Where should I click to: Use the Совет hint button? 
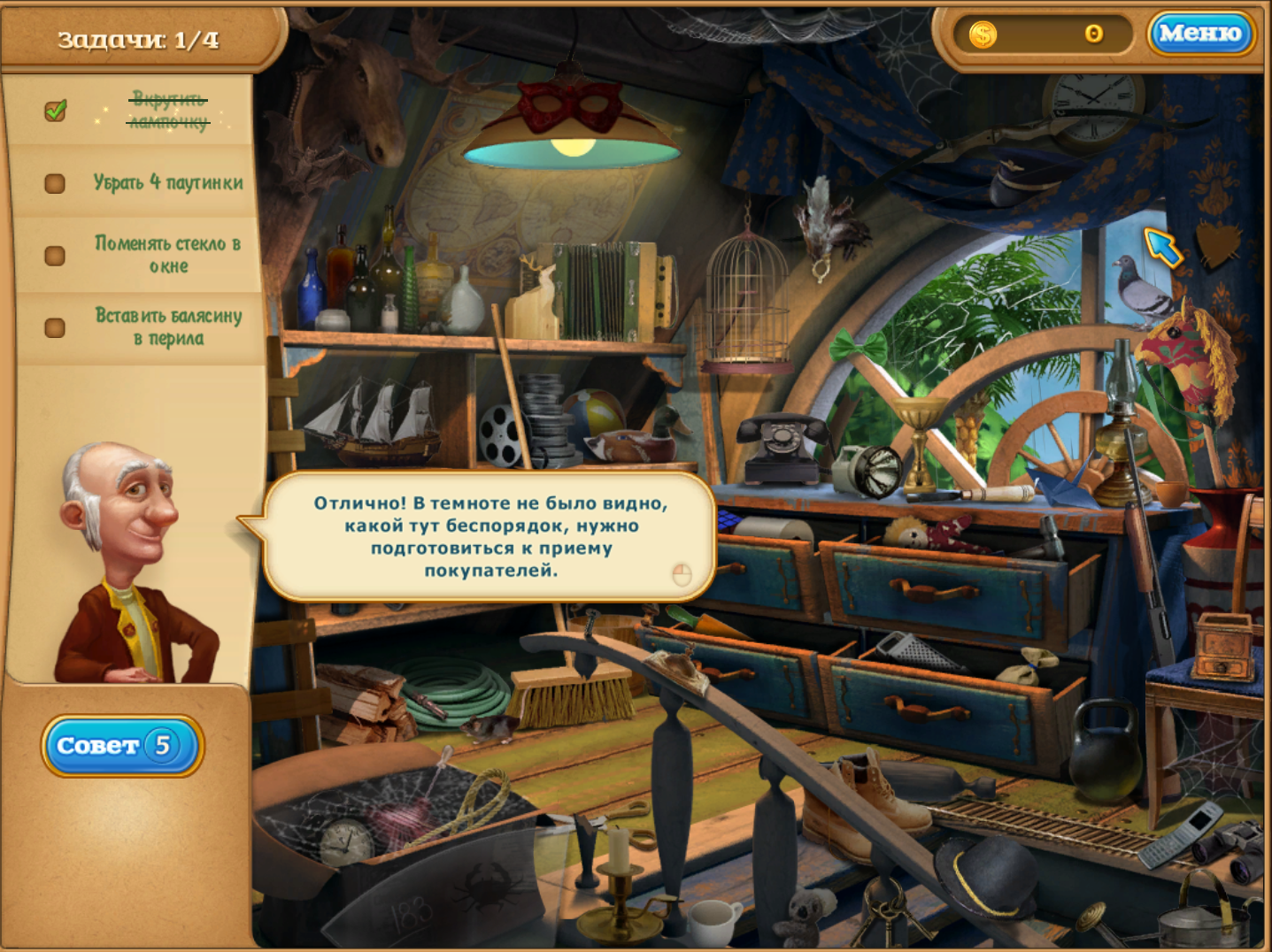(x=122, y=746)
